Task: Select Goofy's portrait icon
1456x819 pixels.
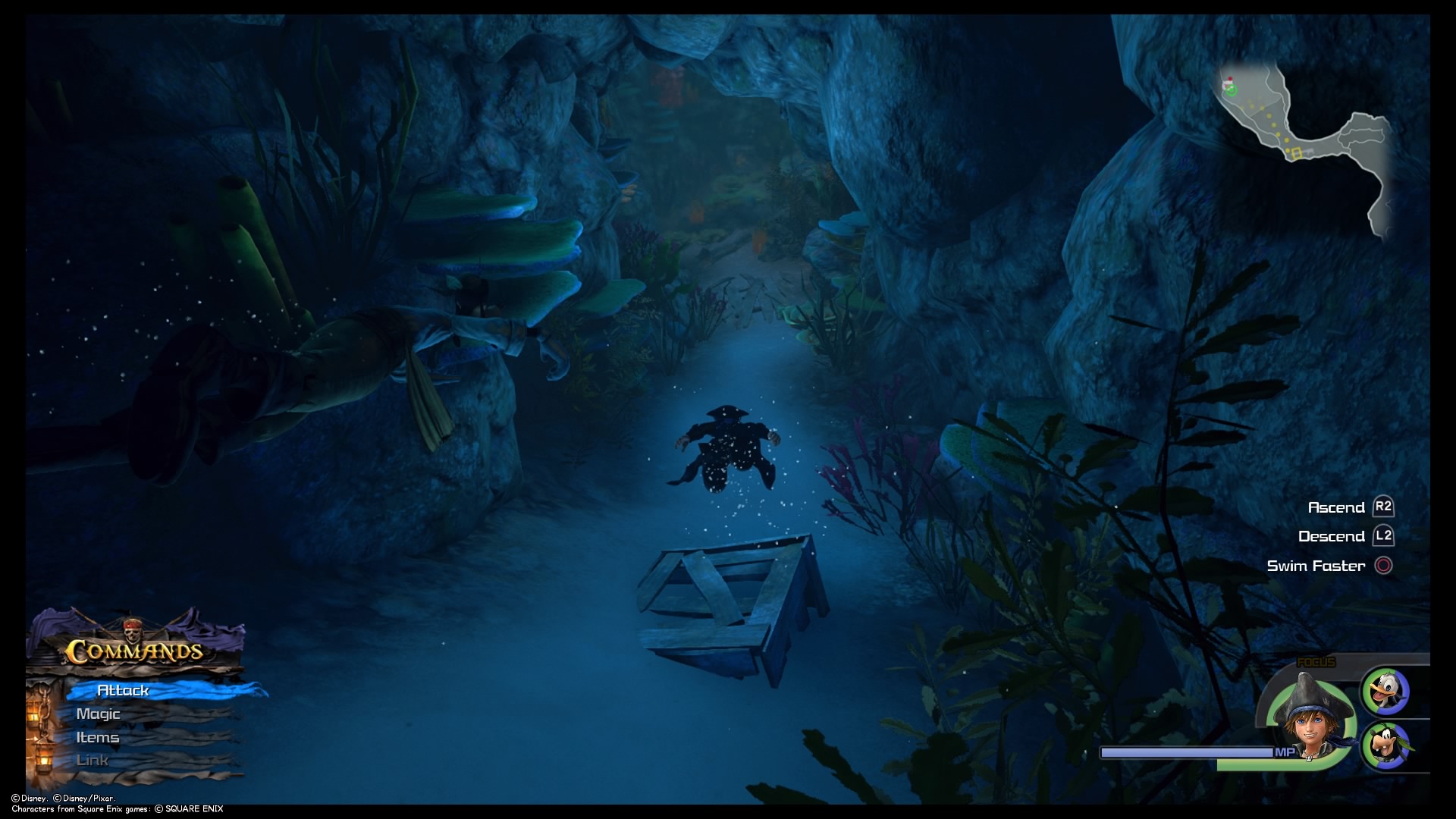Action: click(x=1388, y=745)
